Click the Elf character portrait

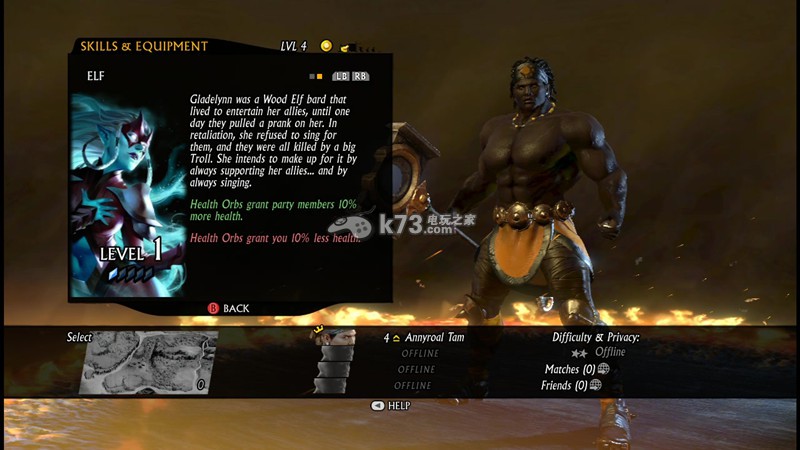click(x=126, y=195)
